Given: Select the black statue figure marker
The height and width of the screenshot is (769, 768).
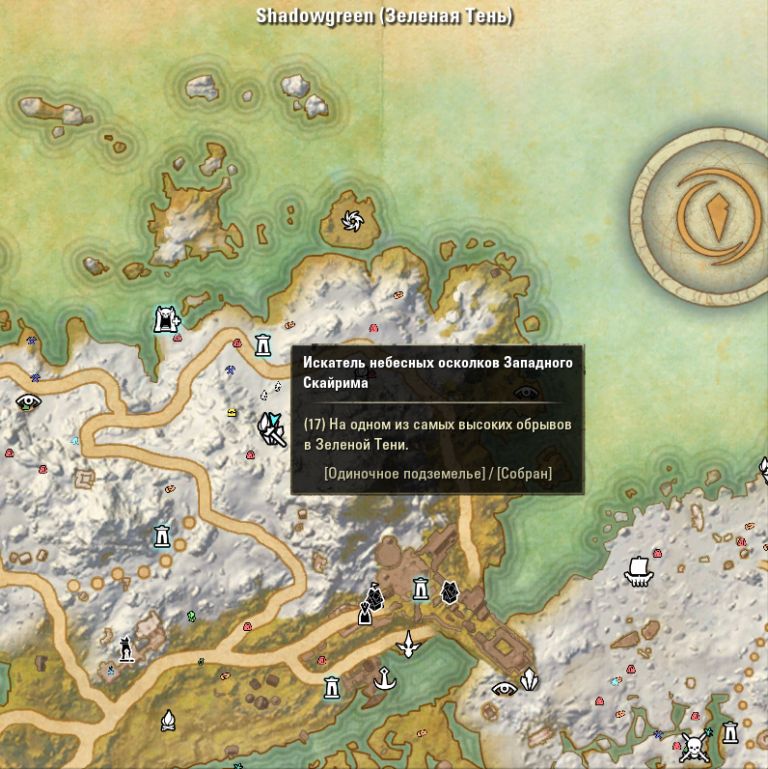Looking at the screenshot, I should point(126,649).
